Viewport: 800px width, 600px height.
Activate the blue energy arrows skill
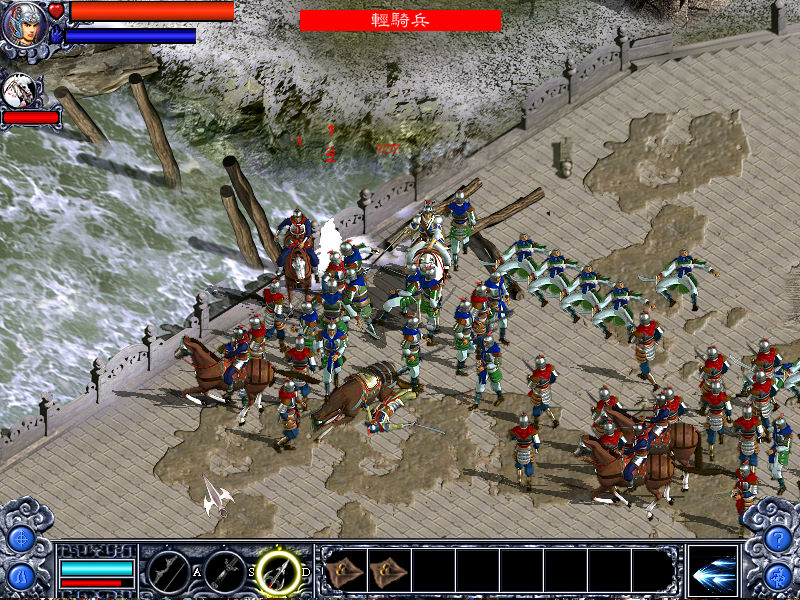click(x=713, y=571)
